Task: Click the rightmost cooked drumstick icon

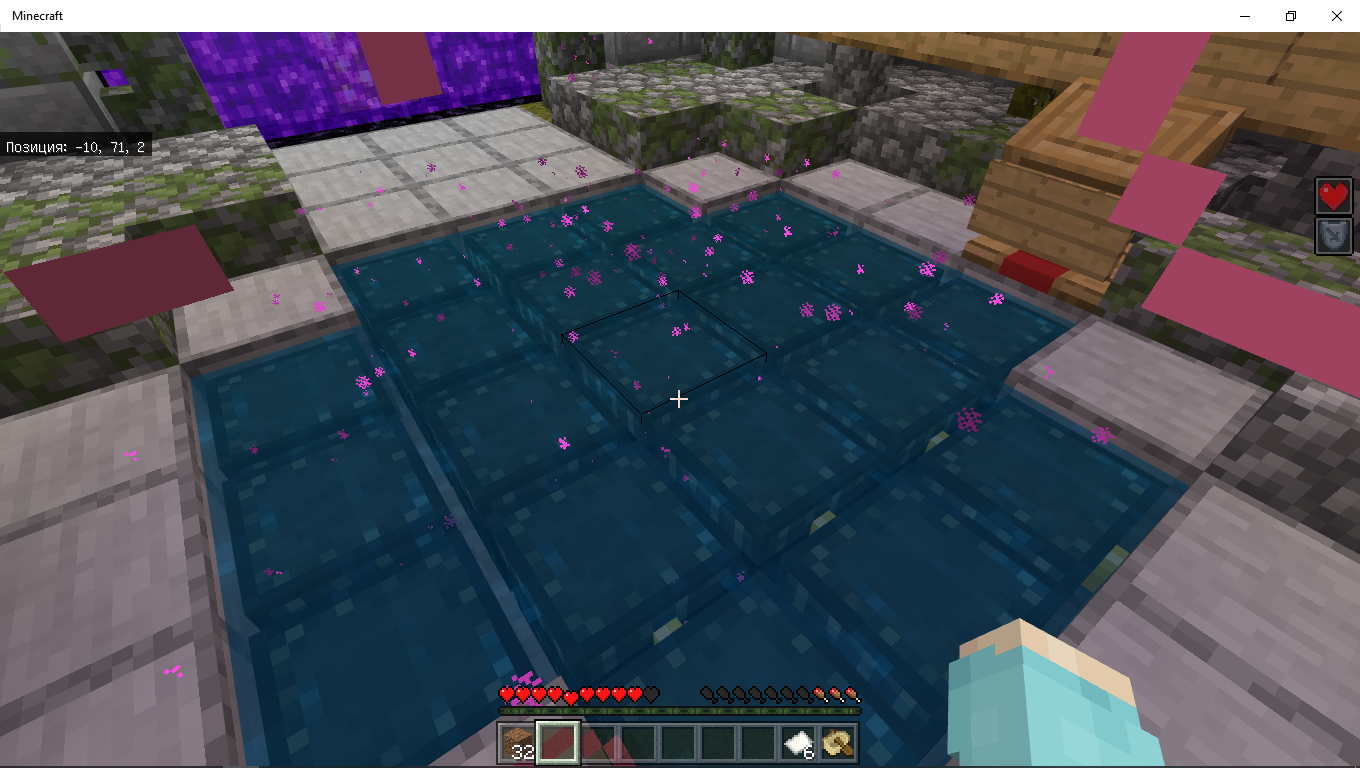Action: tap(852, 694)
